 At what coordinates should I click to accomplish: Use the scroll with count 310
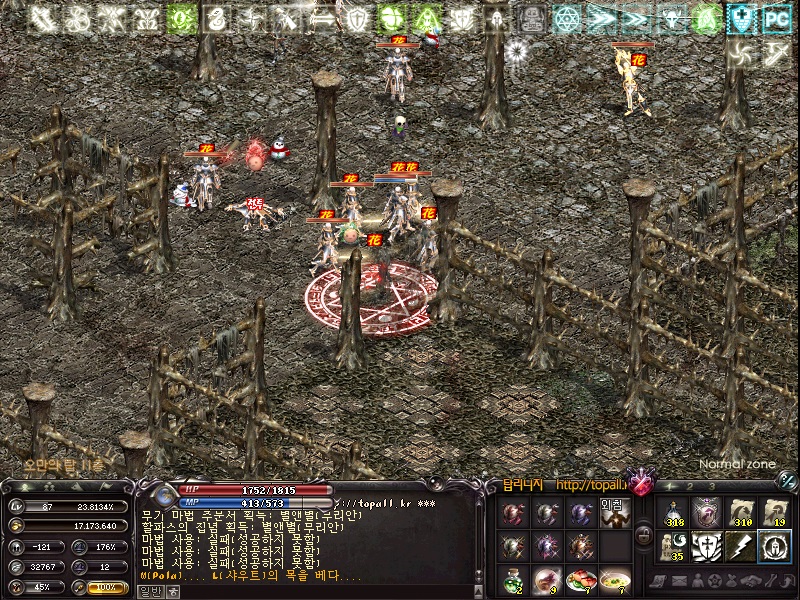click(740, 512)
